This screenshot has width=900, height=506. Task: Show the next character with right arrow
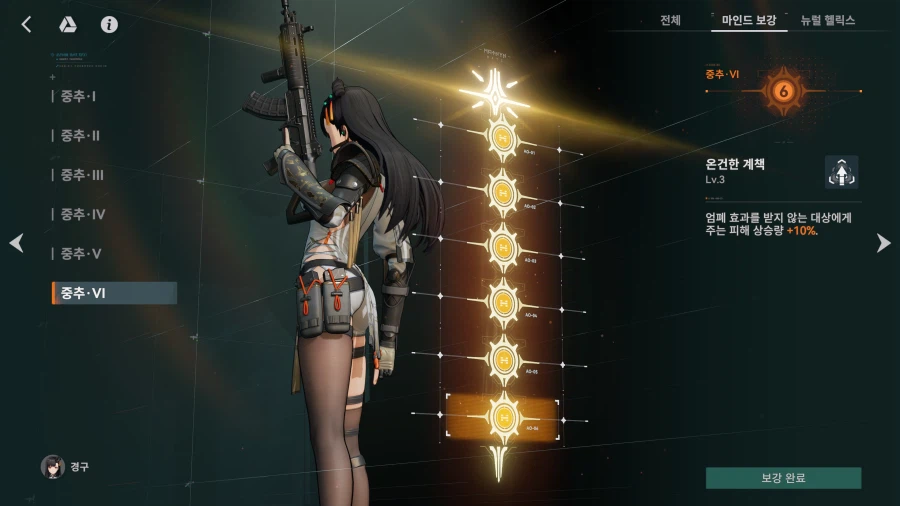click(x=883, y=243)
